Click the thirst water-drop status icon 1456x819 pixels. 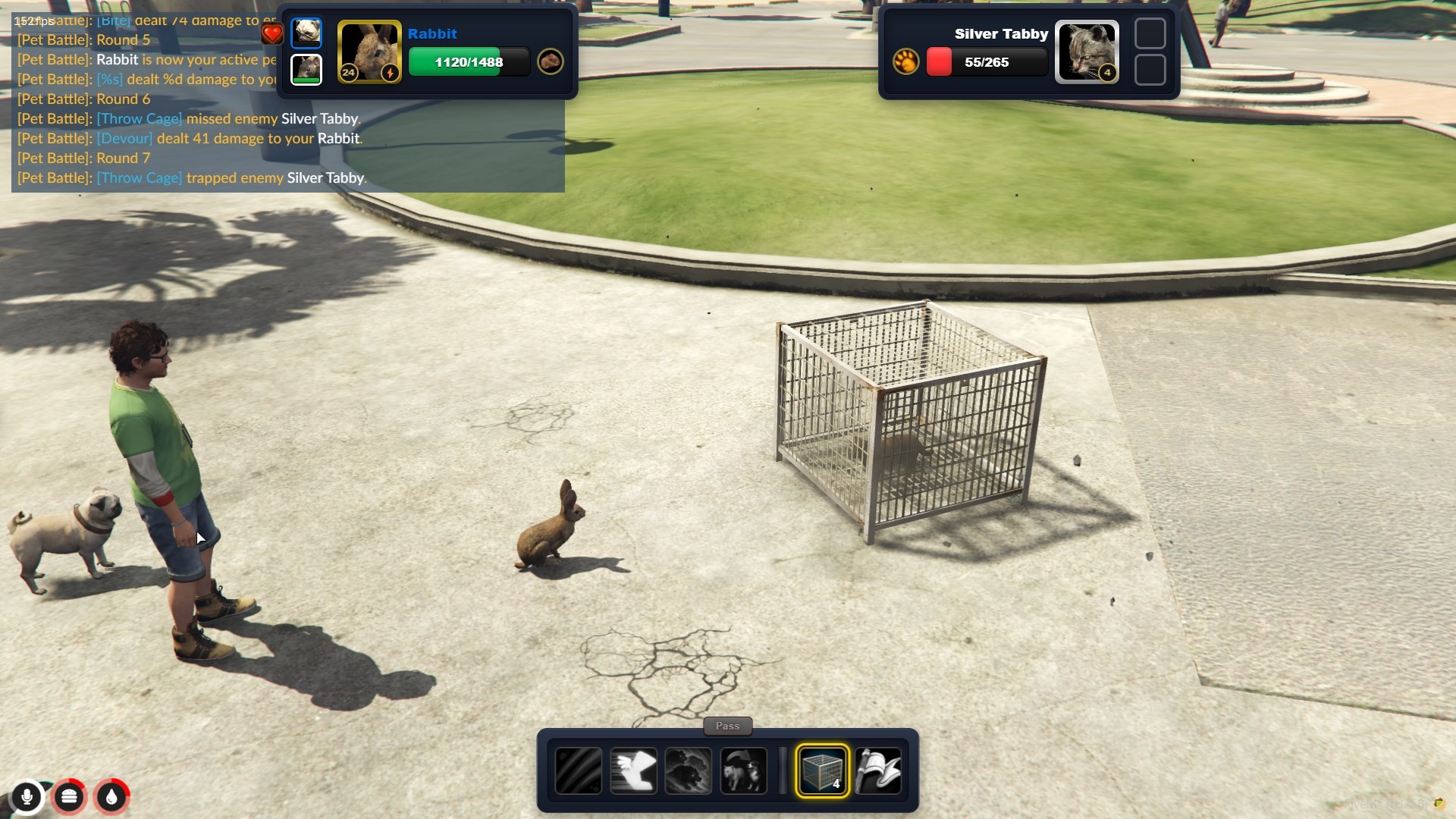(111, 796)
